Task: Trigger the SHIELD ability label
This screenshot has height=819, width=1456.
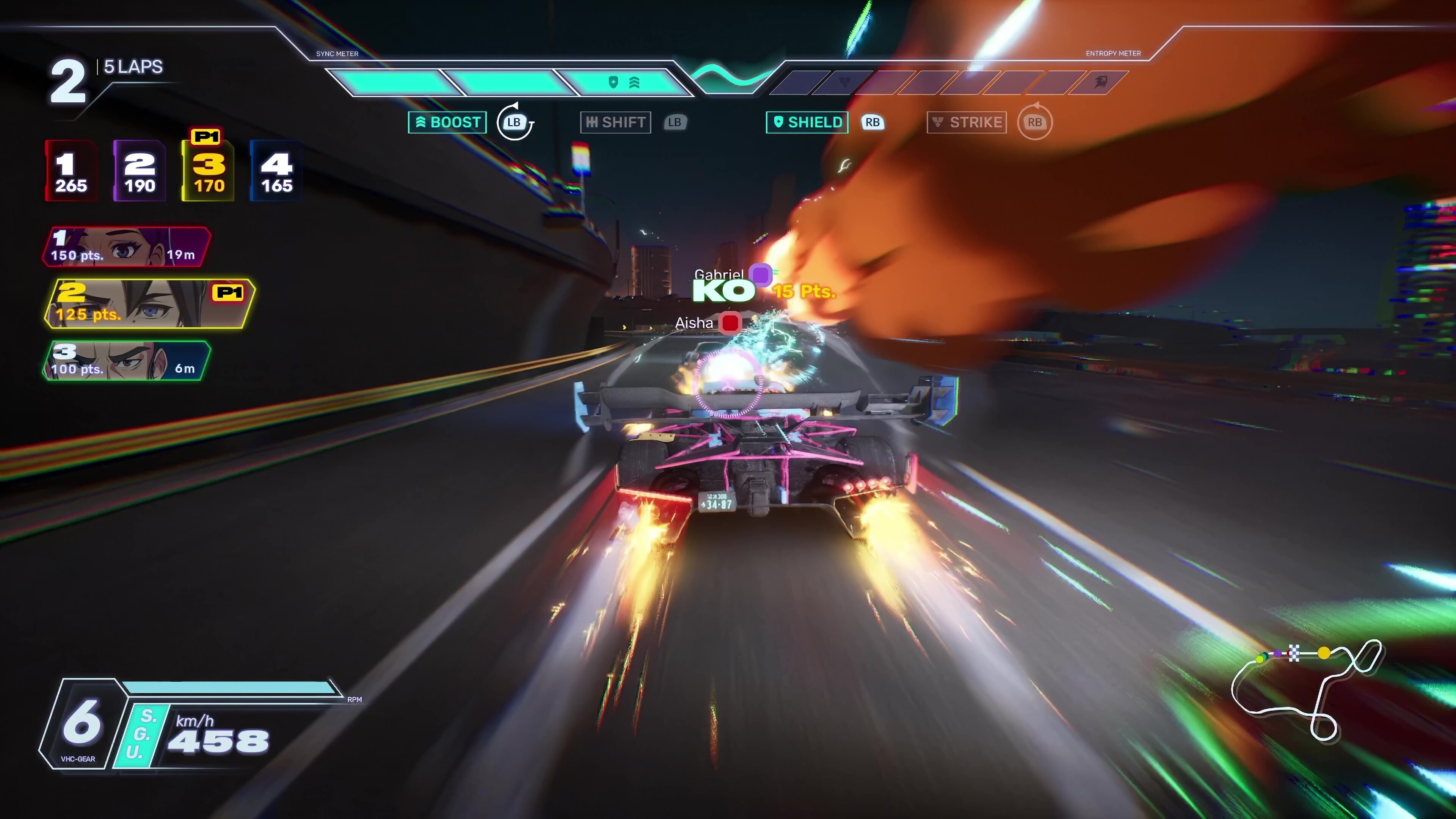Action: point(806,122)
